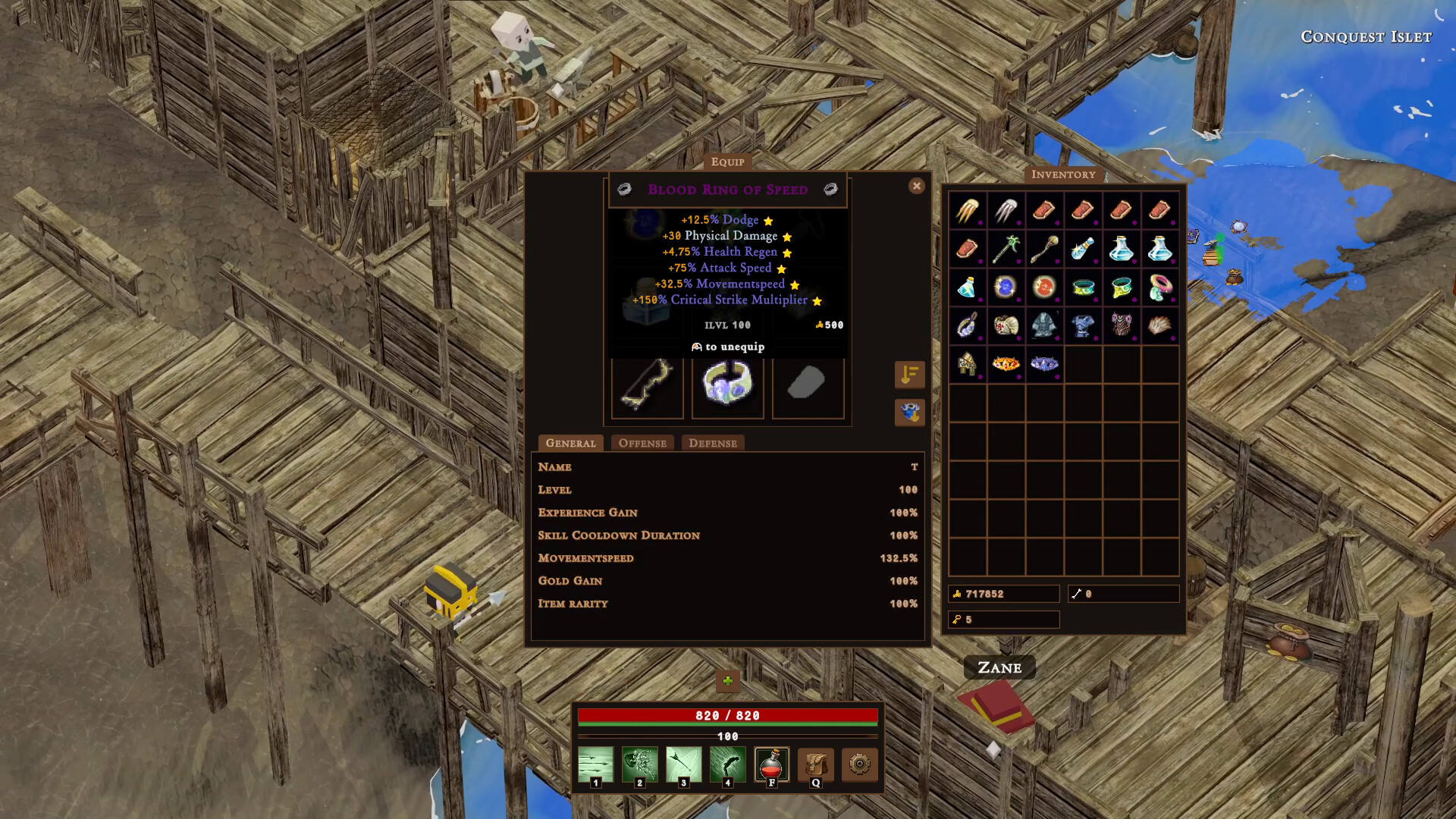This screenshot has height=819, width=1456.
Task: Select the golden jeweled crown item
Action: coord(1006,365)
